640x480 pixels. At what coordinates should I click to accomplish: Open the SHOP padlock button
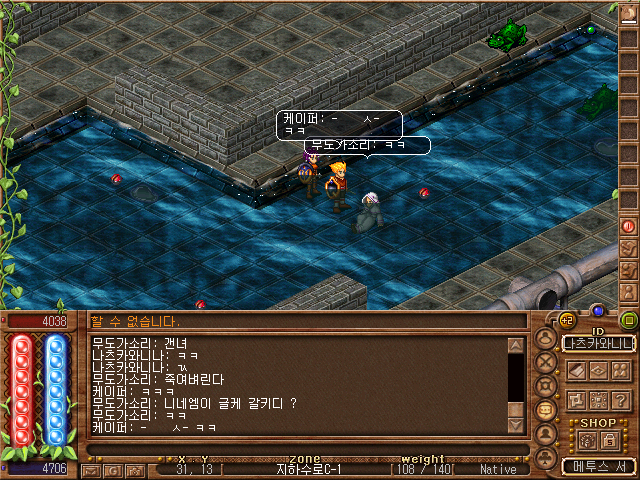(610, 438)
